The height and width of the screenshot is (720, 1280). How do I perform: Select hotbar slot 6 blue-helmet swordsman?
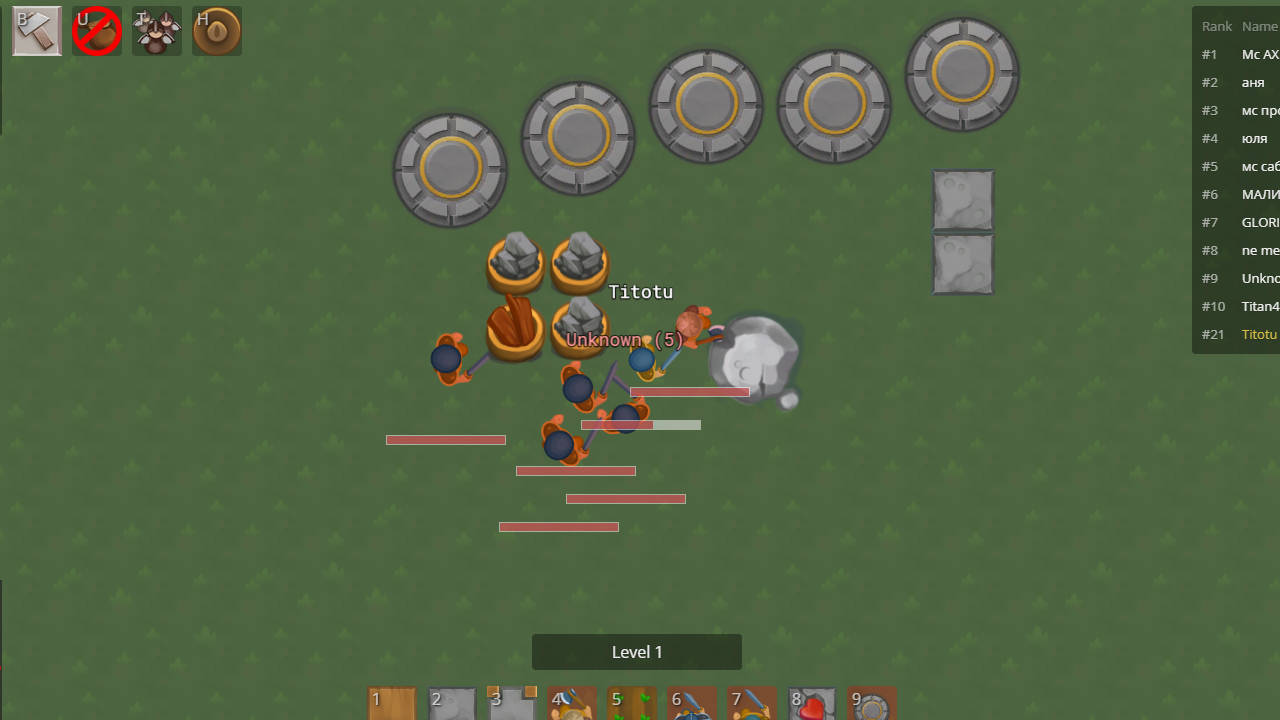[692, 703]
